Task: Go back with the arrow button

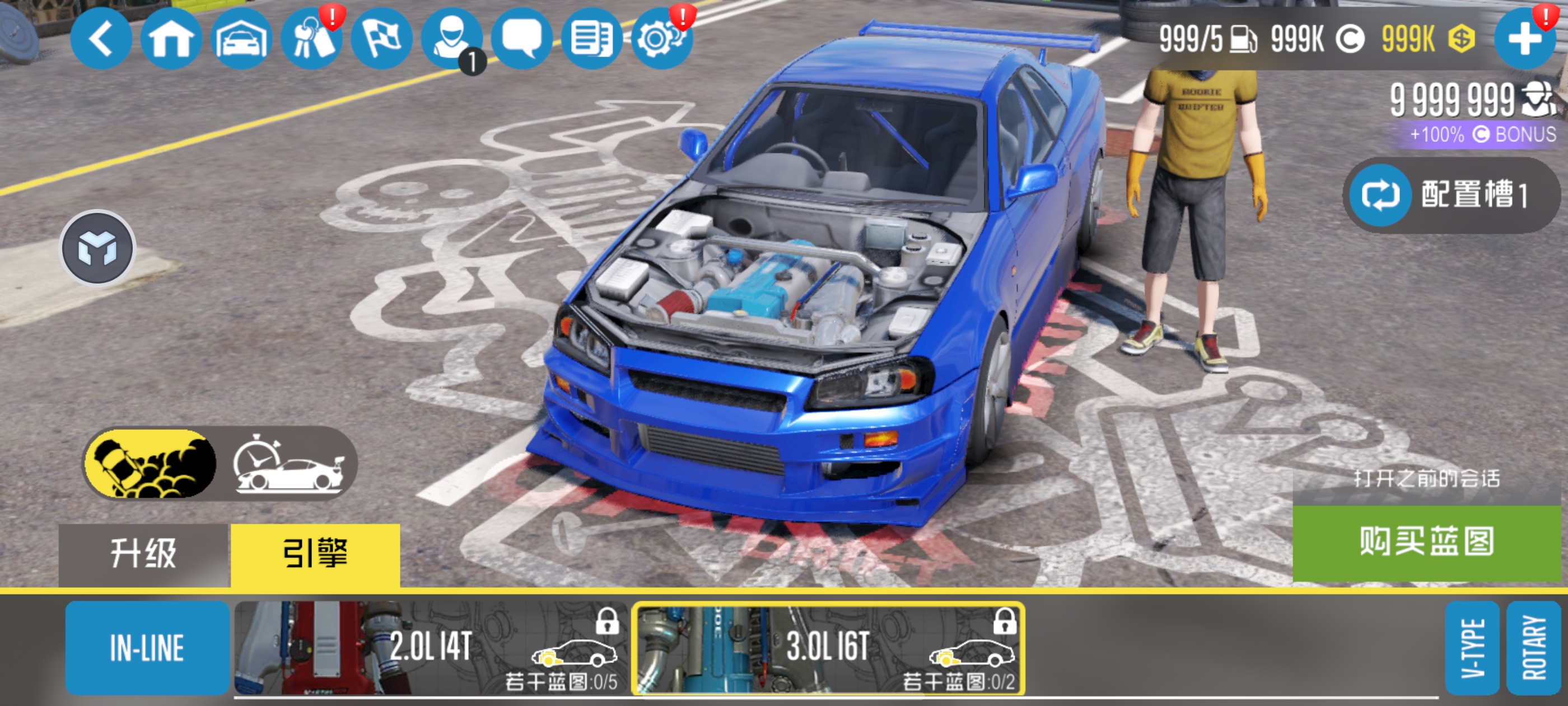Action: (x=100, y=39)
